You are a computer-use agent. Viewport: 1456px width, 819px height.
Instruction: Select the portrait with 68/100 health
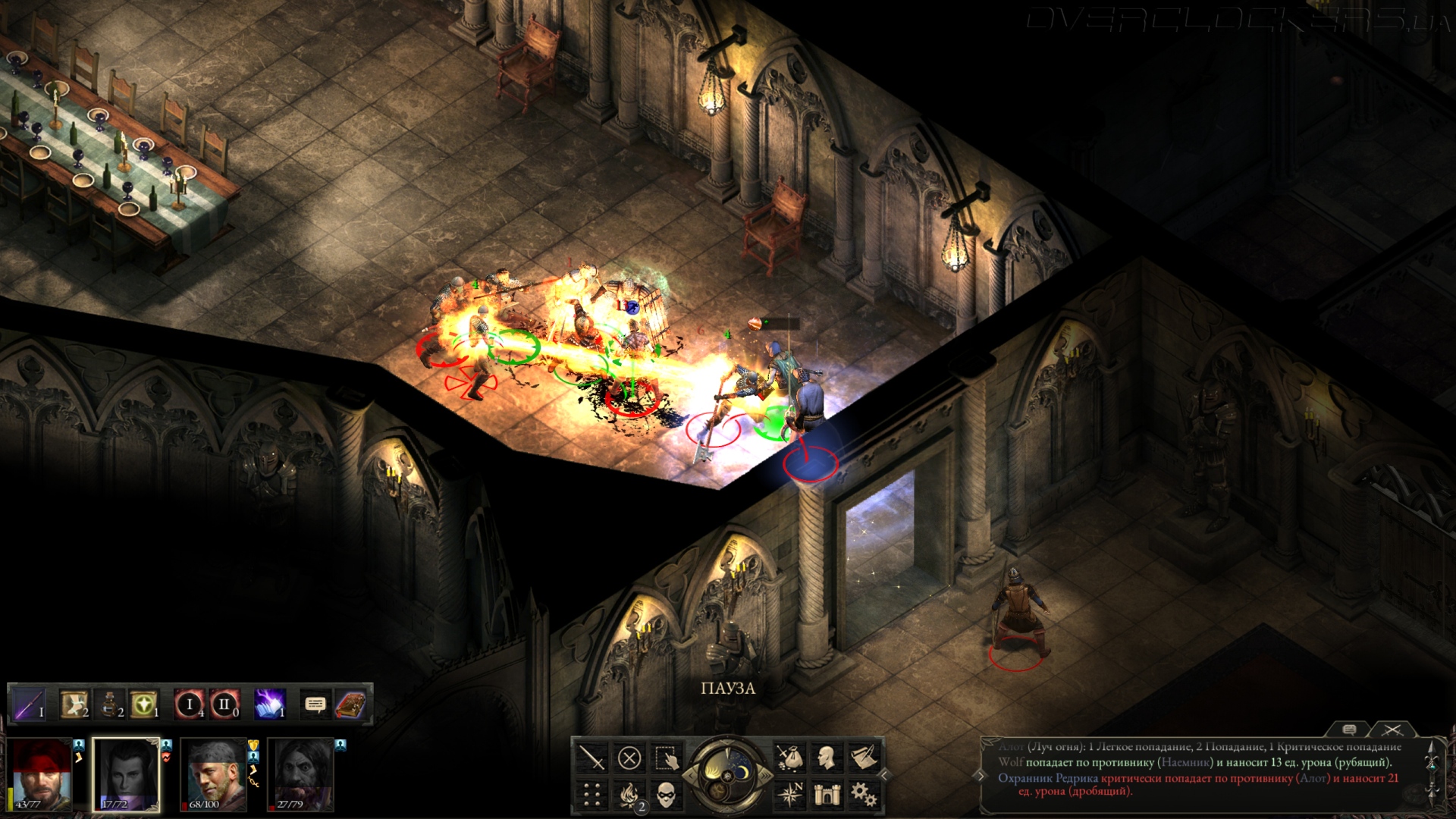(215, 775)
